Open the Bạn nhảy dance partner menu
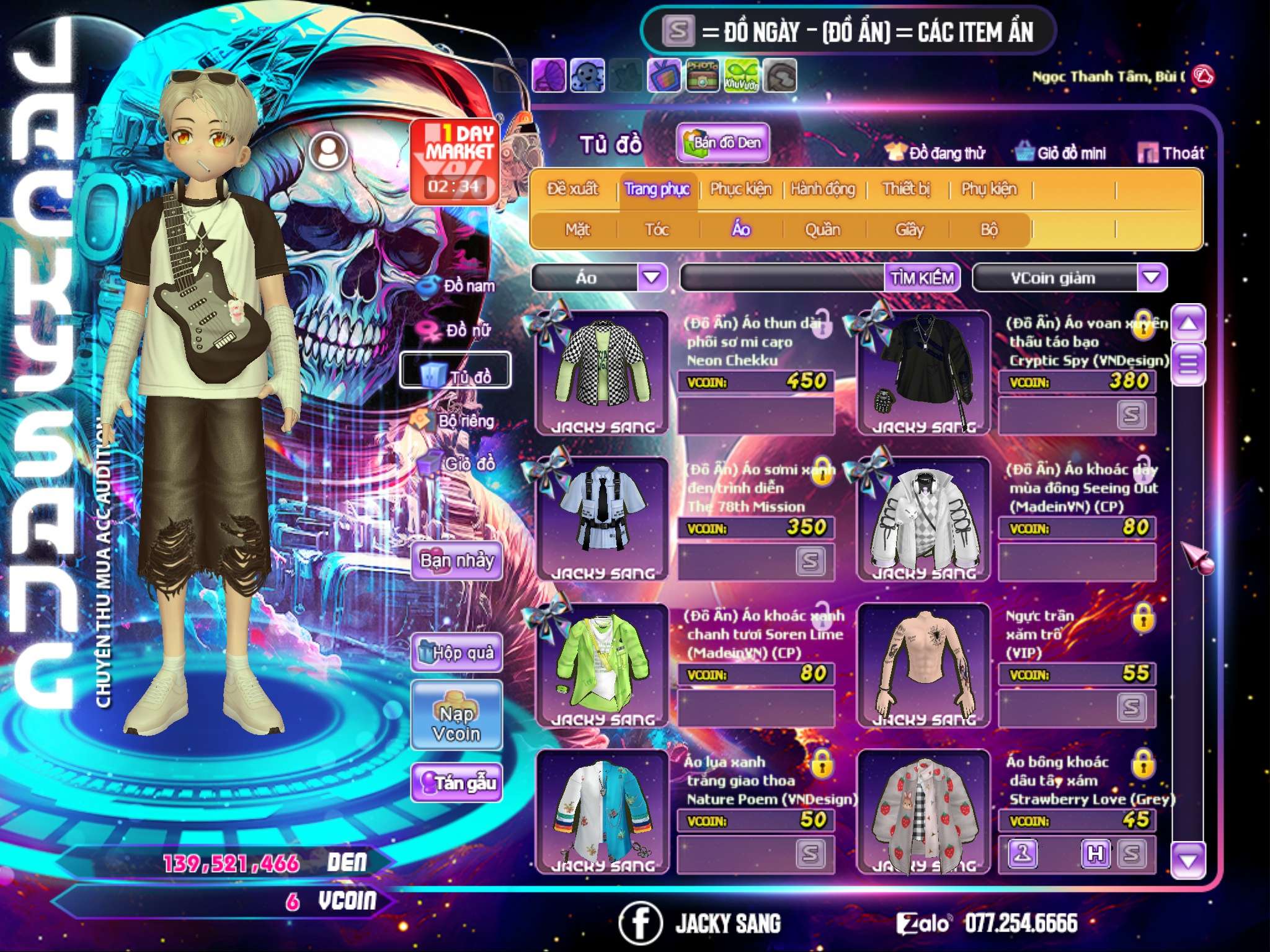Viewport: 1270px width, 952px height. click(456, 561)
